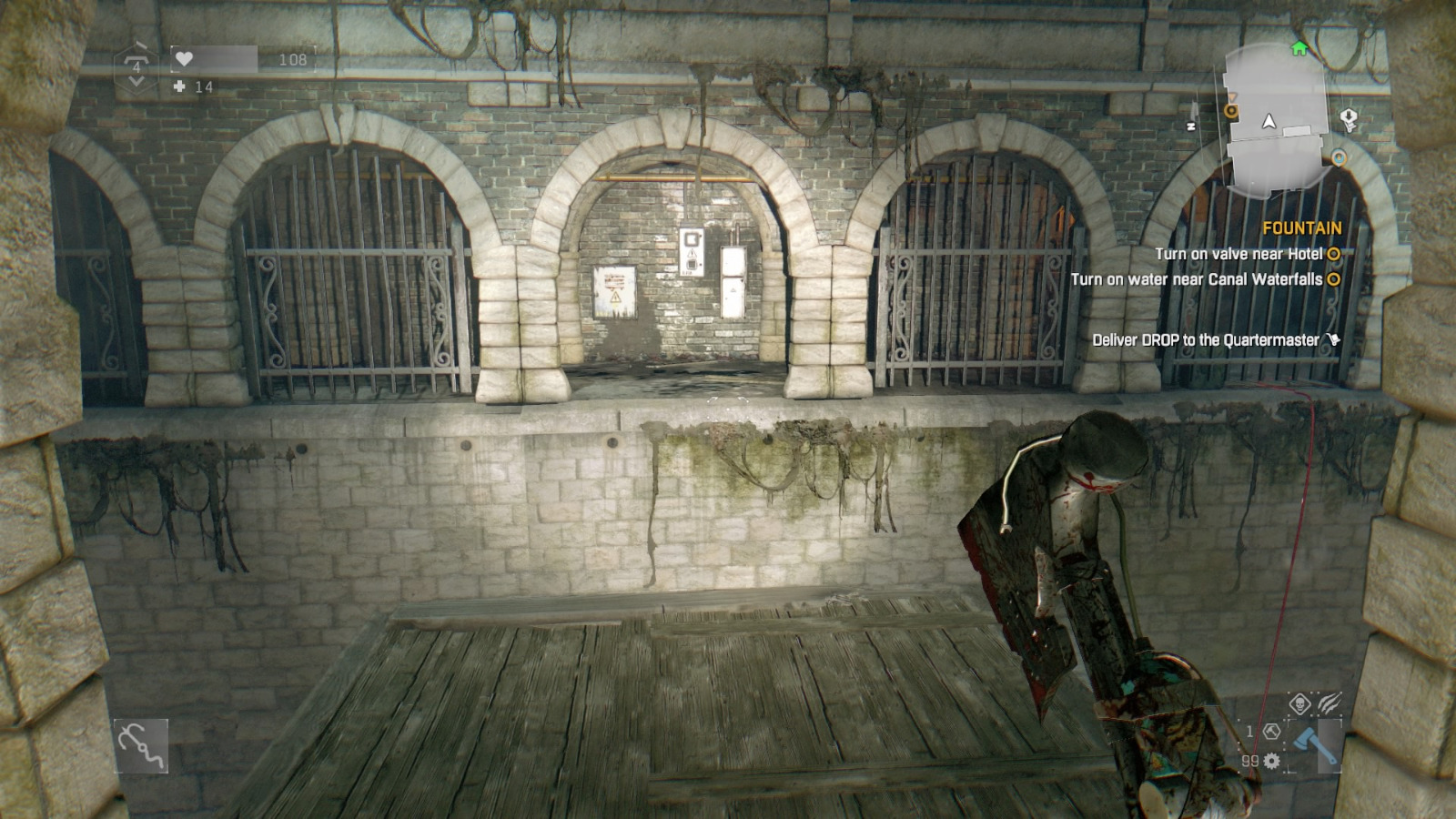Open the FOUNTAIN quest heading

click(x=1302, y=227)
